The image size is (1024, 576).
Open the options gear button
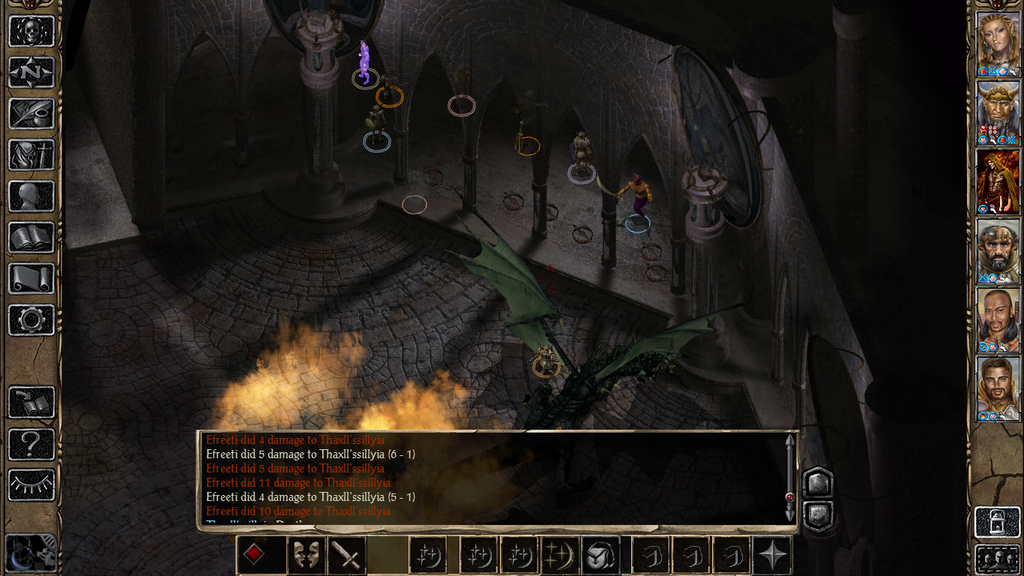click(x=31, y=320)
